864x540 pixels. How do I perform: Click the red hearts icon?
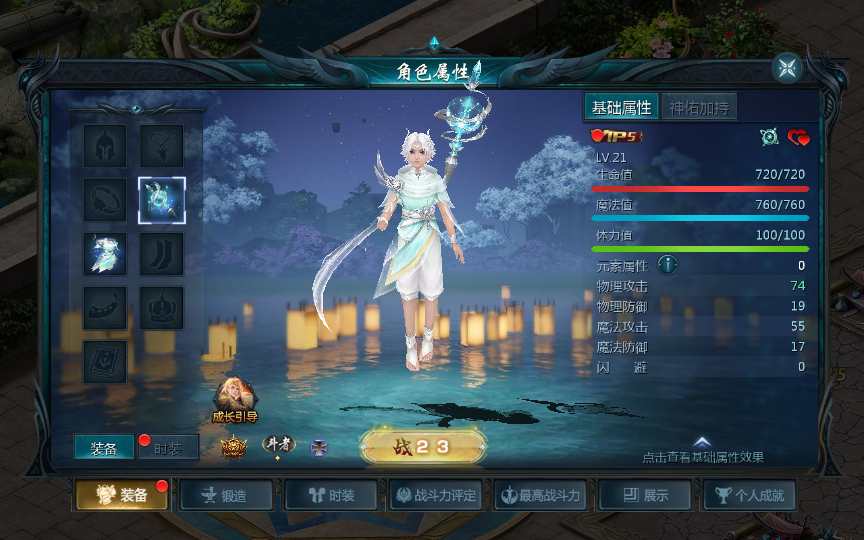tap(798, 137)
